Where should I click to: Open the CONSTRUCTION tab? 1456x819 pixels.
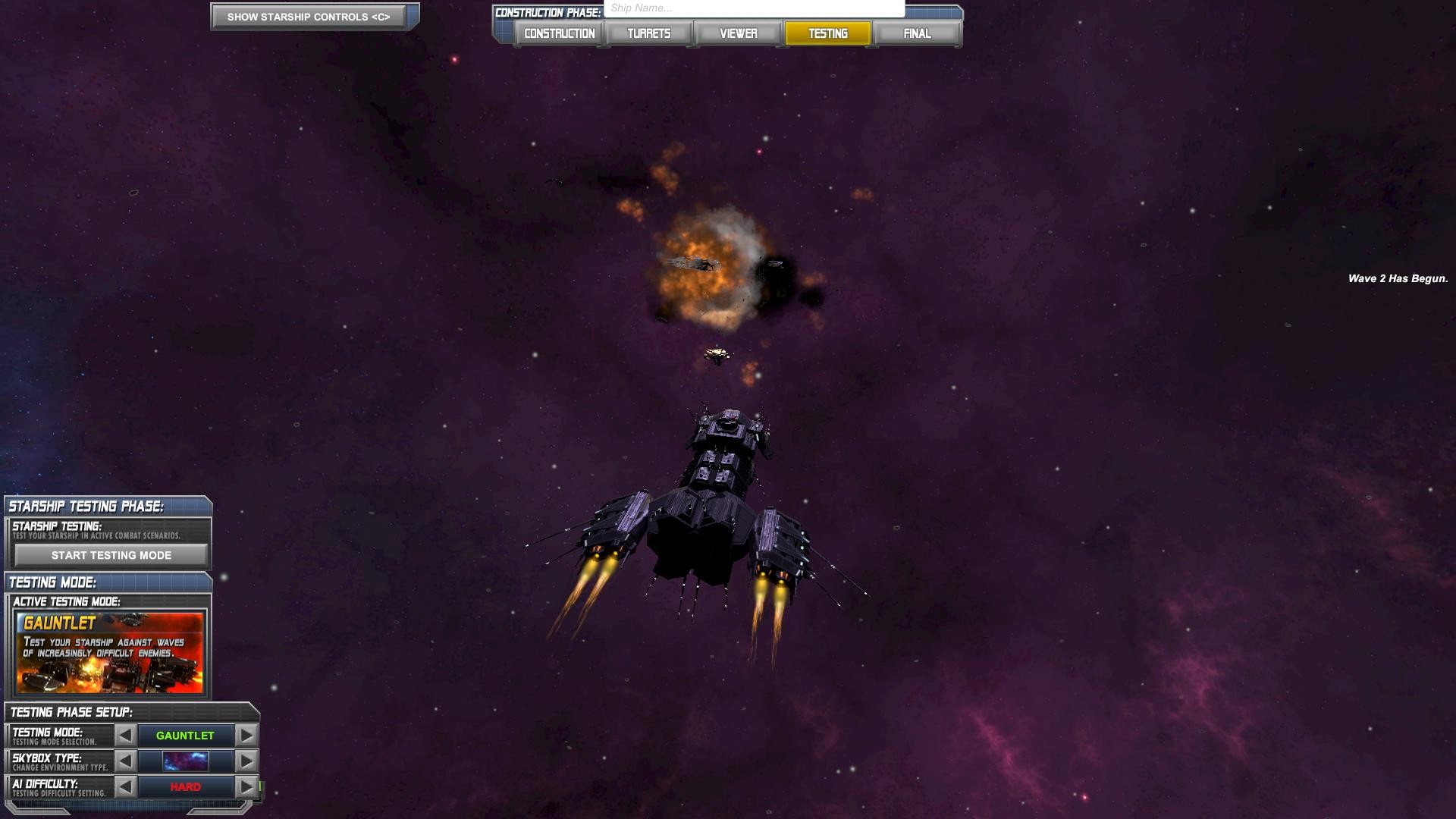tap(557, 33)
